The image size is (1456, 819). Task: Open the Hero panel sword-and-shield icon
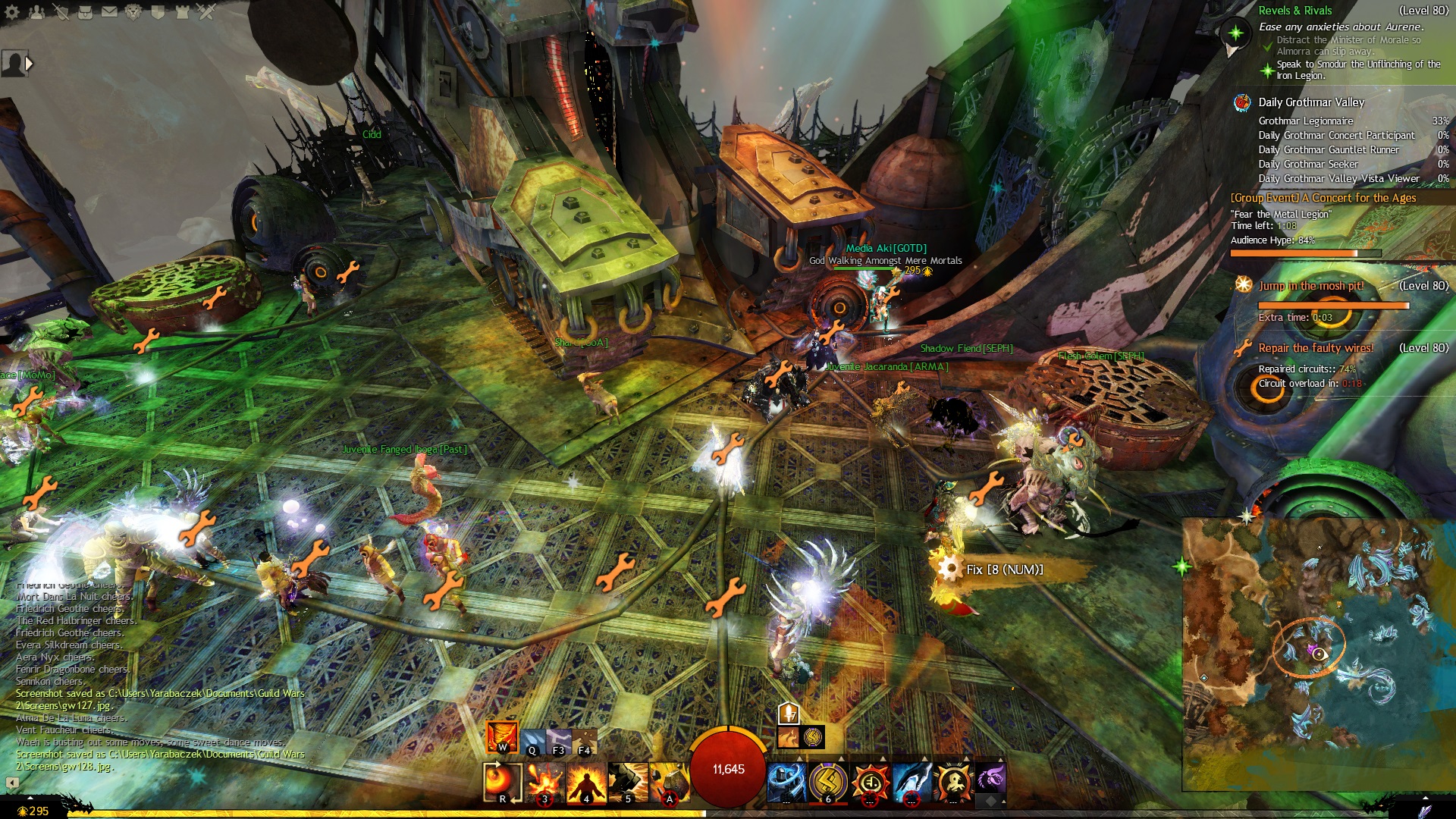point(61,12)
